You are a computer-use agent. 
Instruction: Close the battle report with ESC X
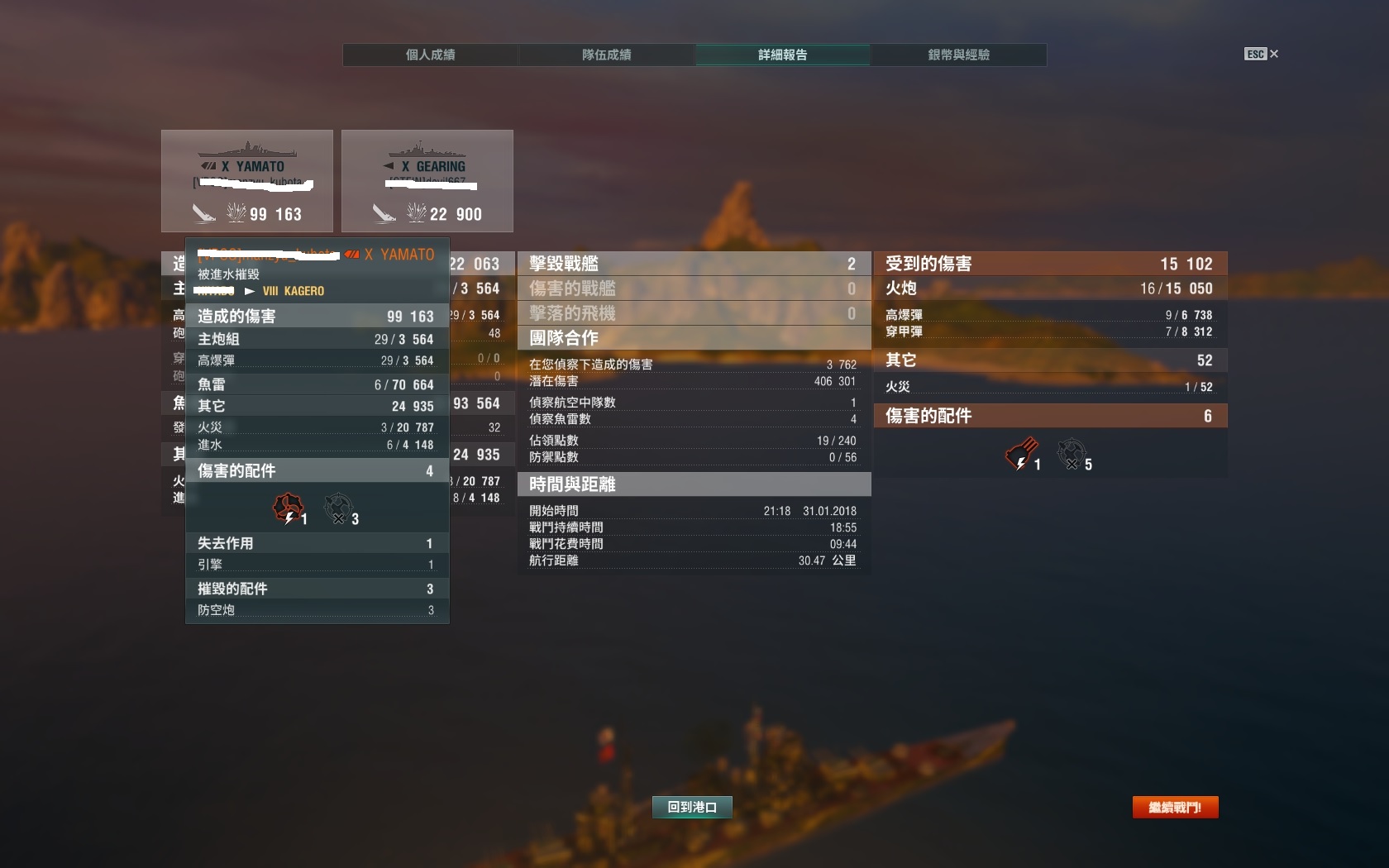(x=1262, y=54)
